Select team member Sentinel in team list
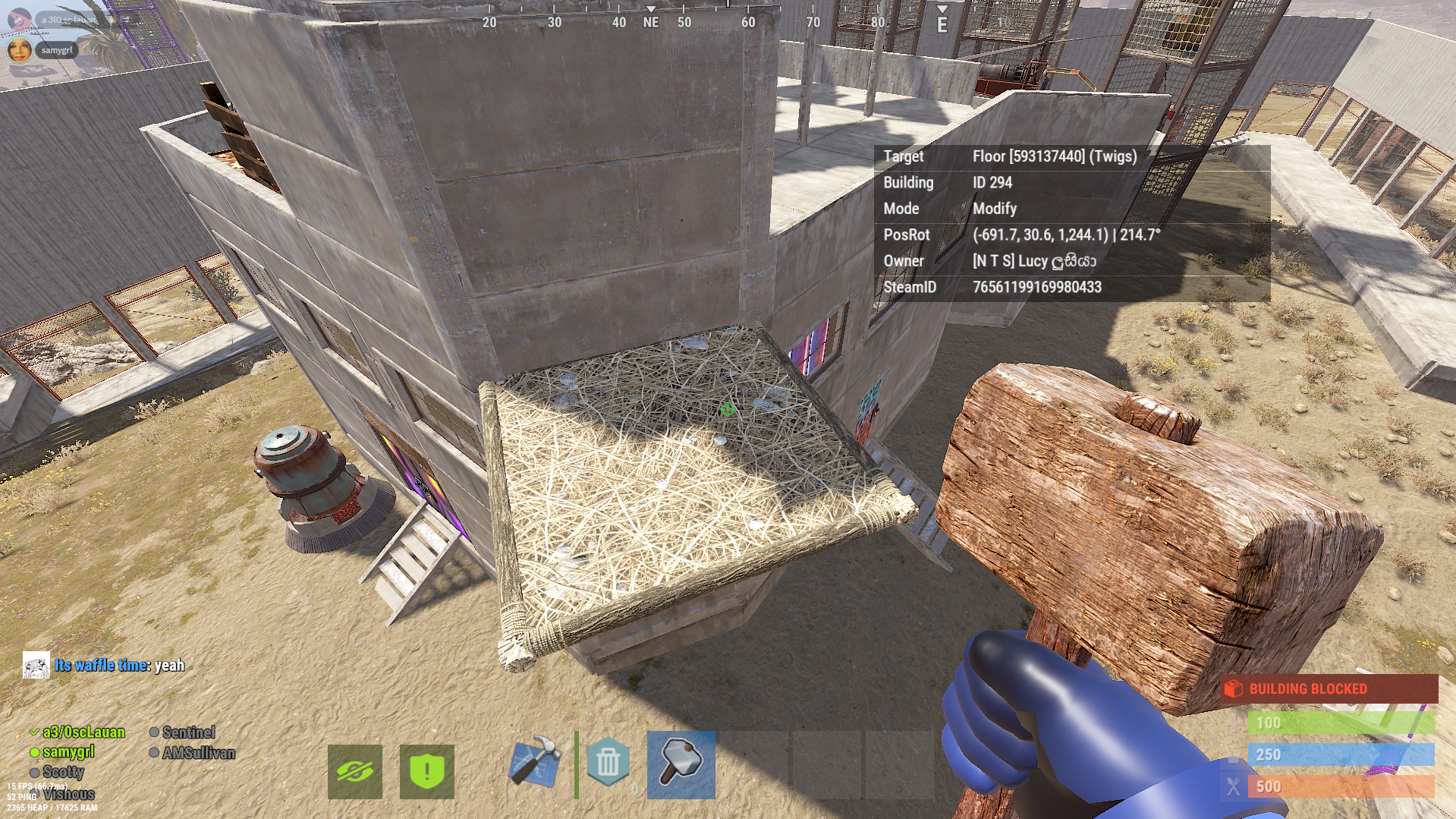1456x819 pixels. click(x=188, y=732)
